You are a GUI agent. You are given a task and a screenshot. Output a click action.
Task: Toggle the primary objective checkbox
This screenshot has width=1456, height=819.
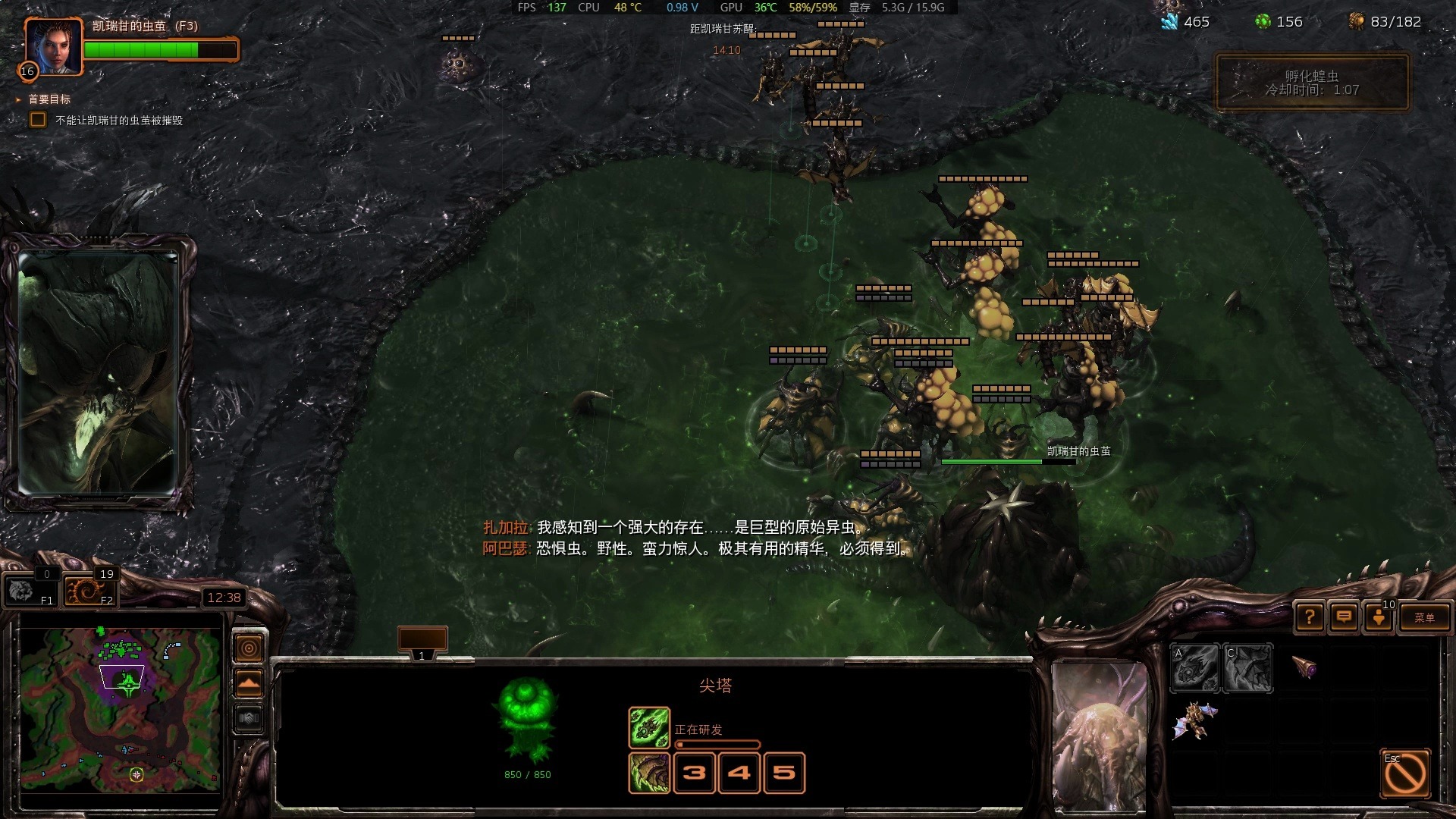[37, 120]
